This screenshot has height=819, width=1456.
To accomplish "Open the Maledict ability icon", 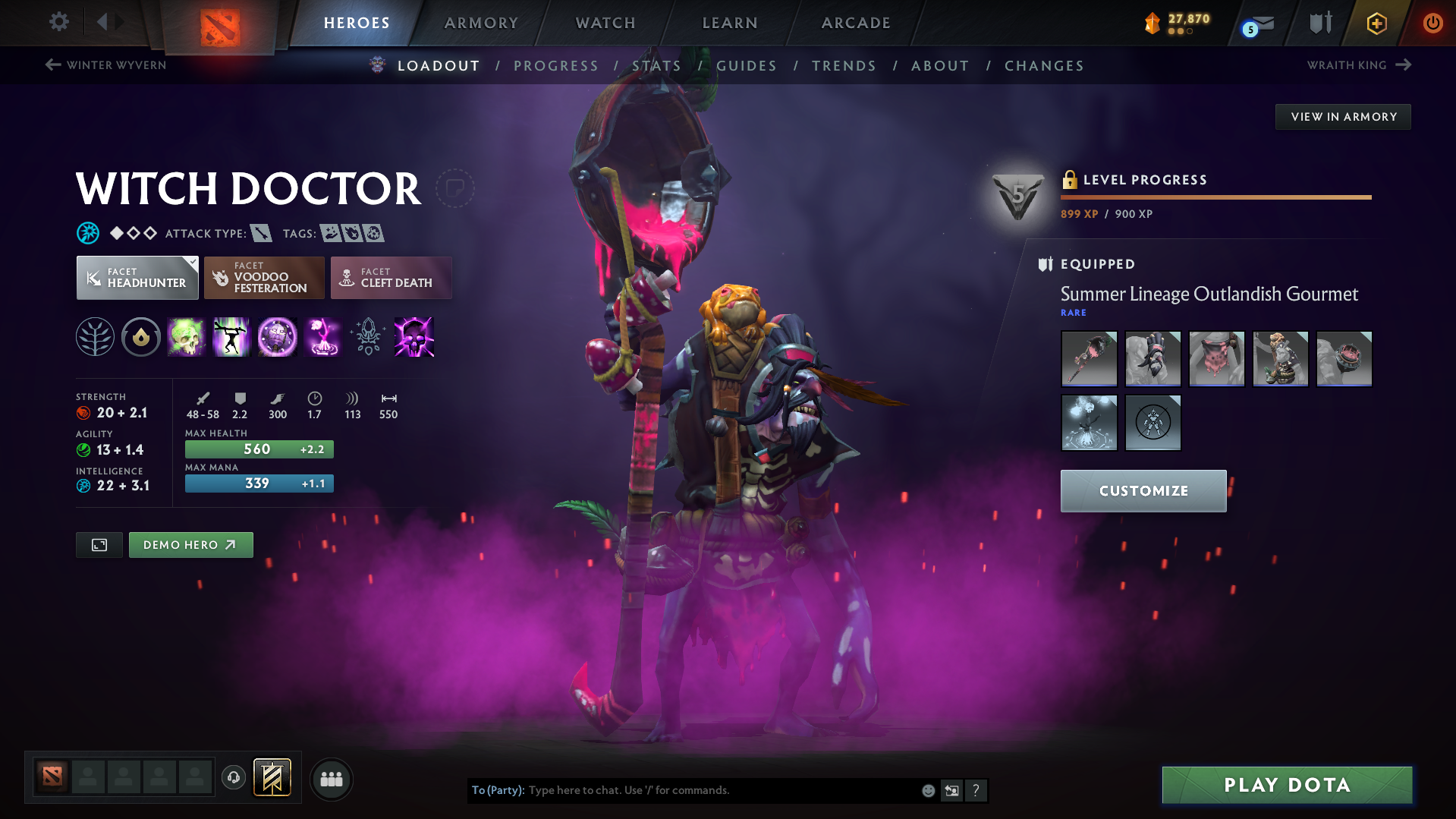I will pyautogui.click(x=277, y=337).
